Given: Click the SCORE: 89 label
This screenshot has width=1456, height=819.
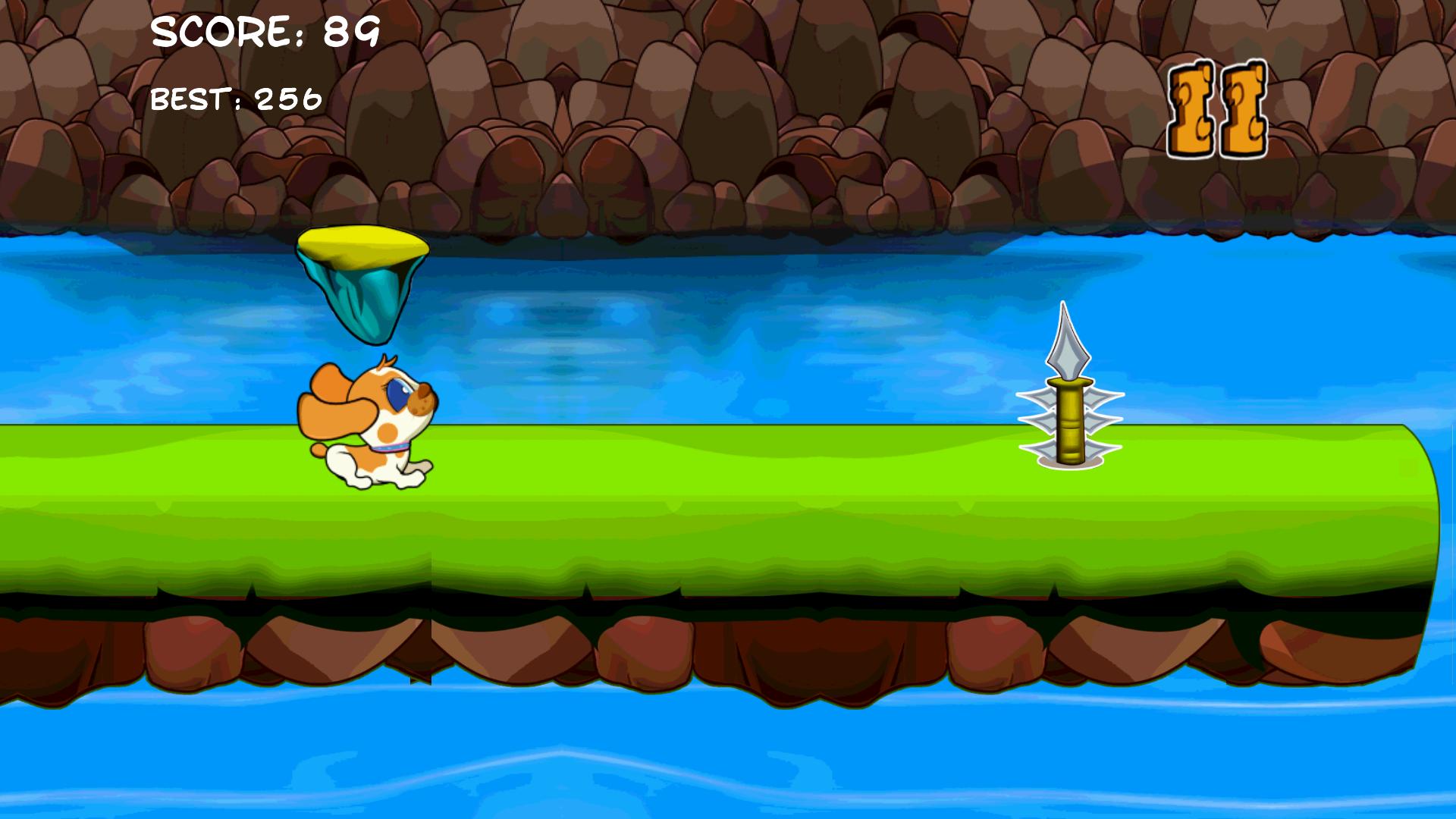Looking at the screenshot, I should pos(263,32).
